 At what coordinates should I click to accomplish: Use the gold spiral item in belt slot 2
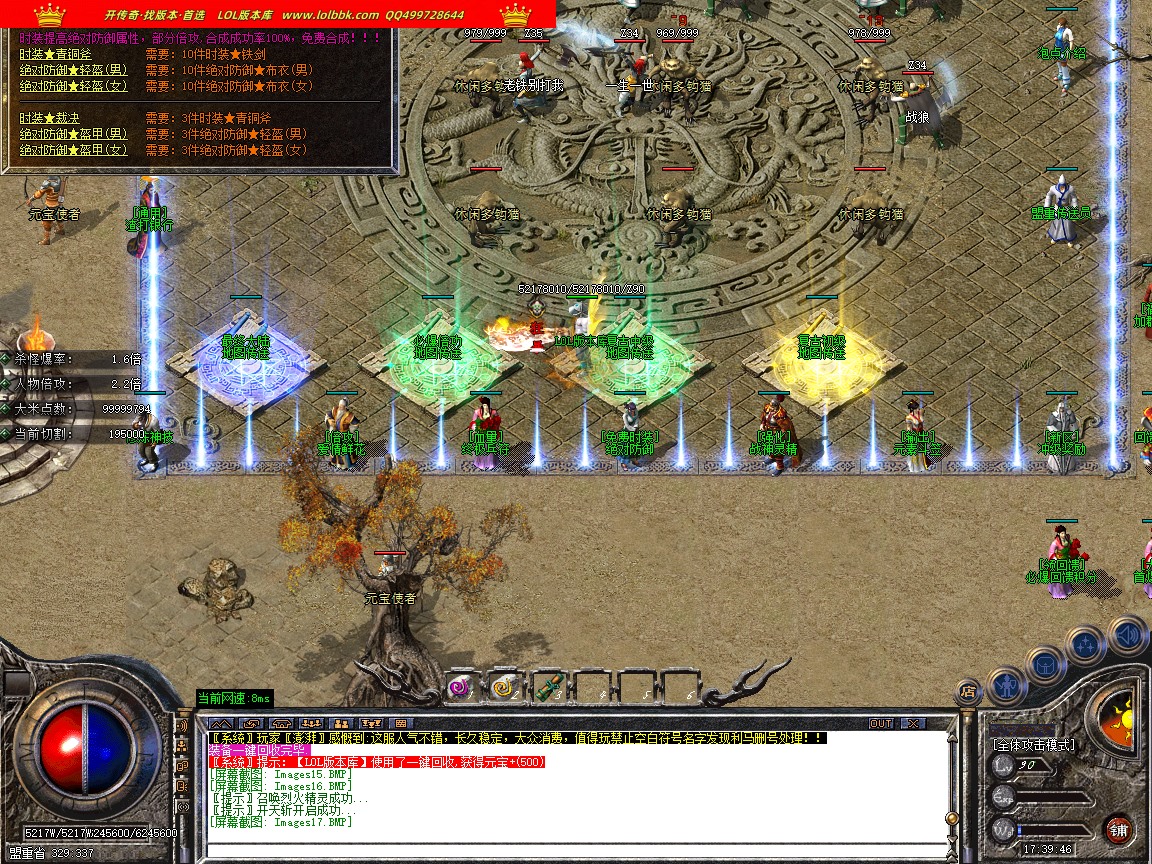coord(503,686)
